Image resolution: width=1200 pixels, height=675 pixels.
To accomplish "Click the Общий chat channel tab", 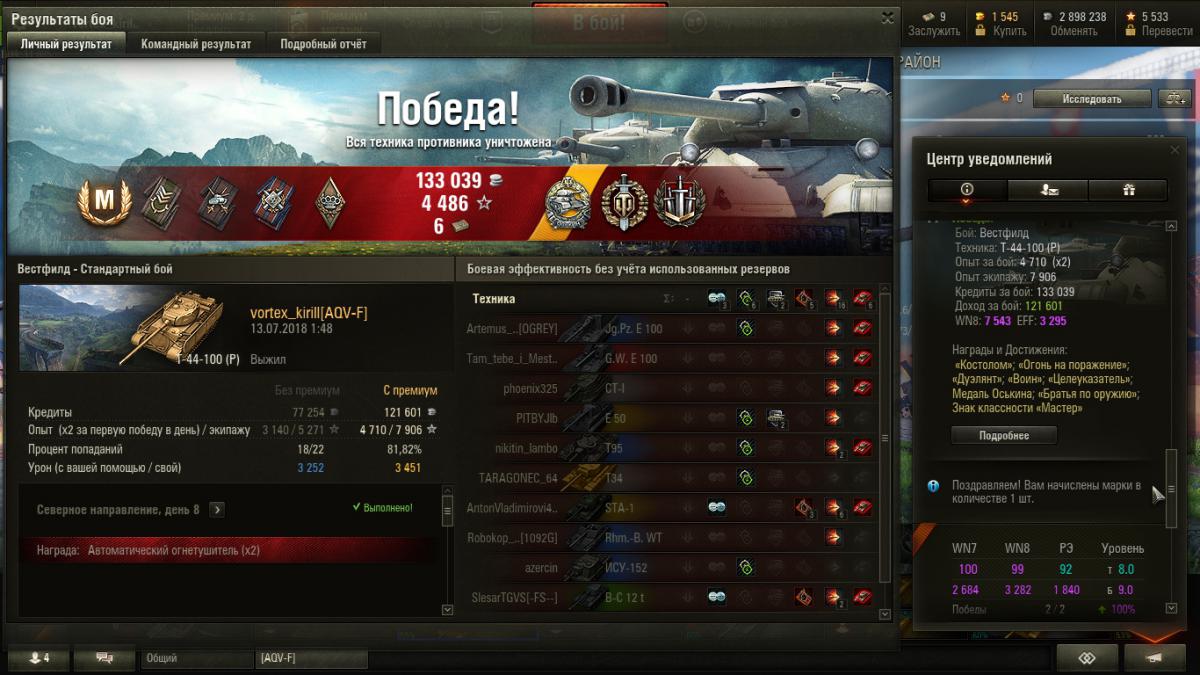I will (x=195, y=658).
